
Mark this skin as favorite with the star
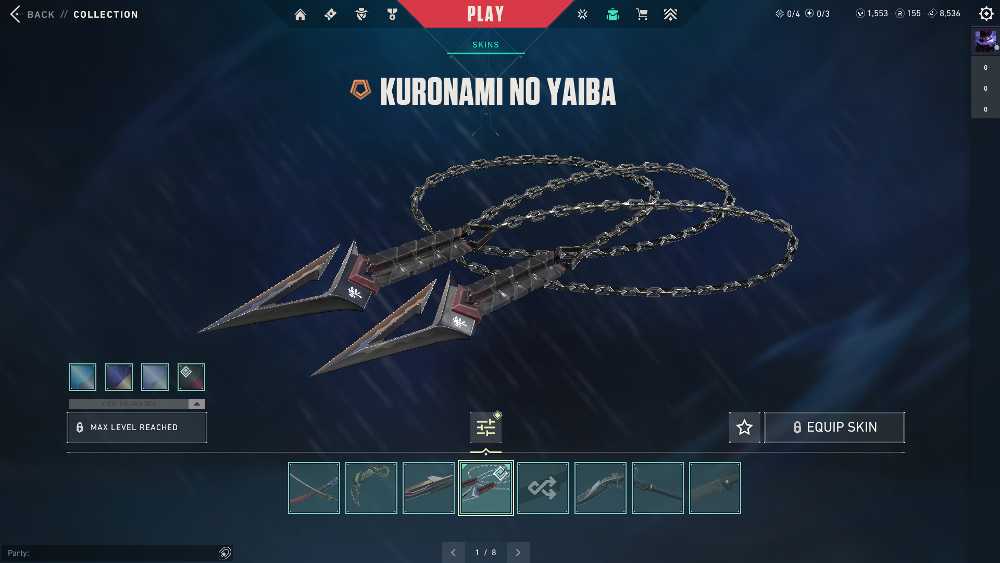(x=744, y=427)
